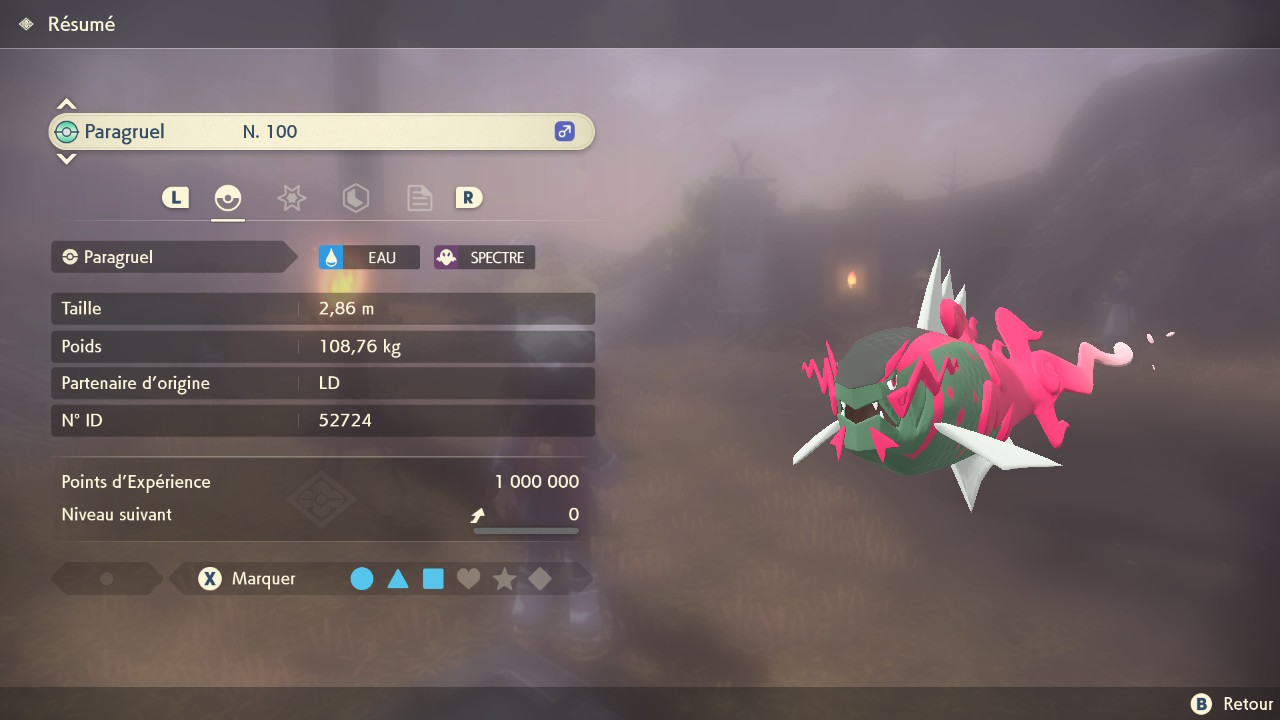
Task: Toggle the circle marking
Action: coord(362,578)
